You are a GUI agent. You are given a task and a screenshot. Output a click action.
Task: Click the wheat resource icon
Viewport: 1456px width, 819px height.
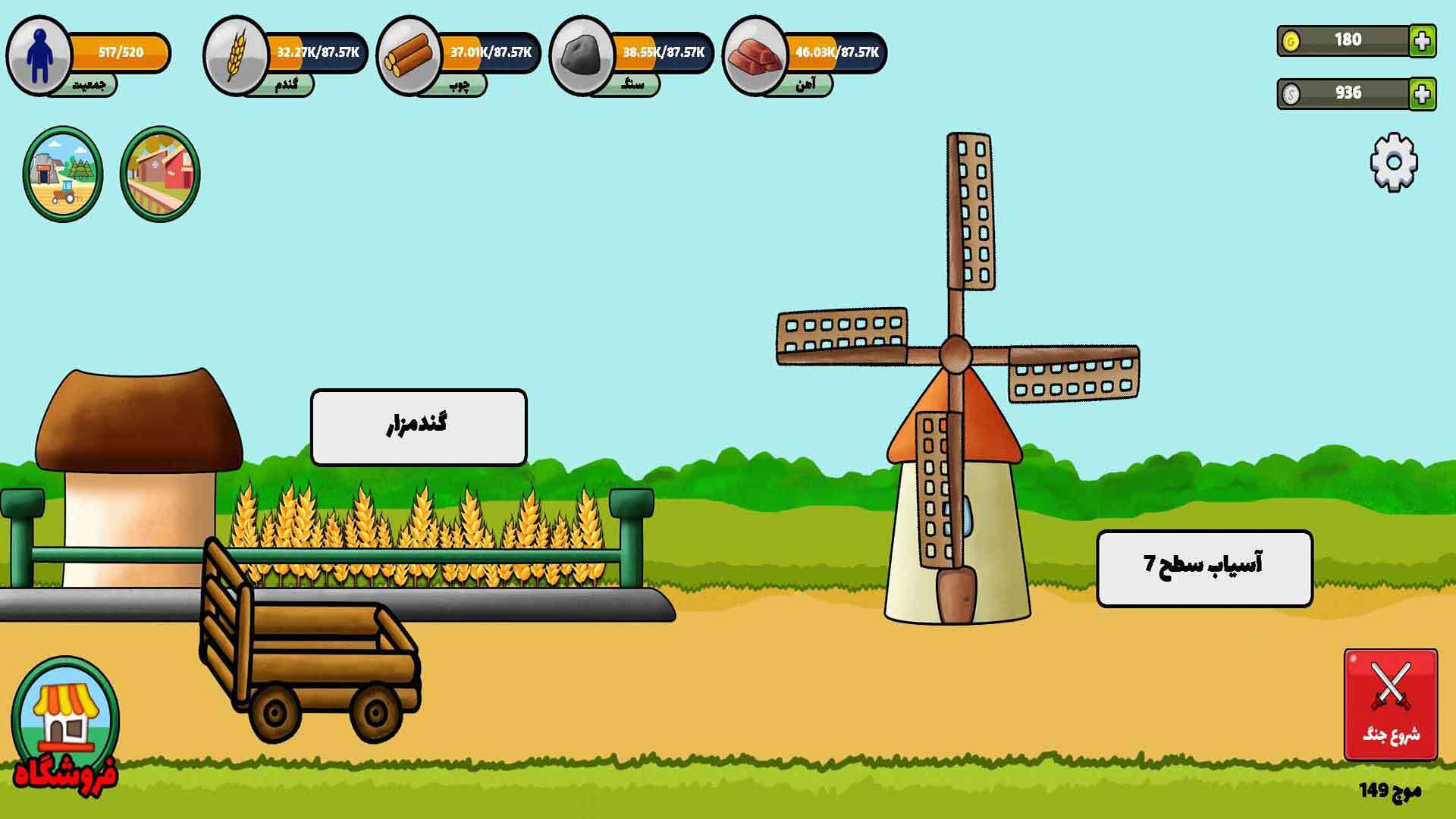coord(235,55)
